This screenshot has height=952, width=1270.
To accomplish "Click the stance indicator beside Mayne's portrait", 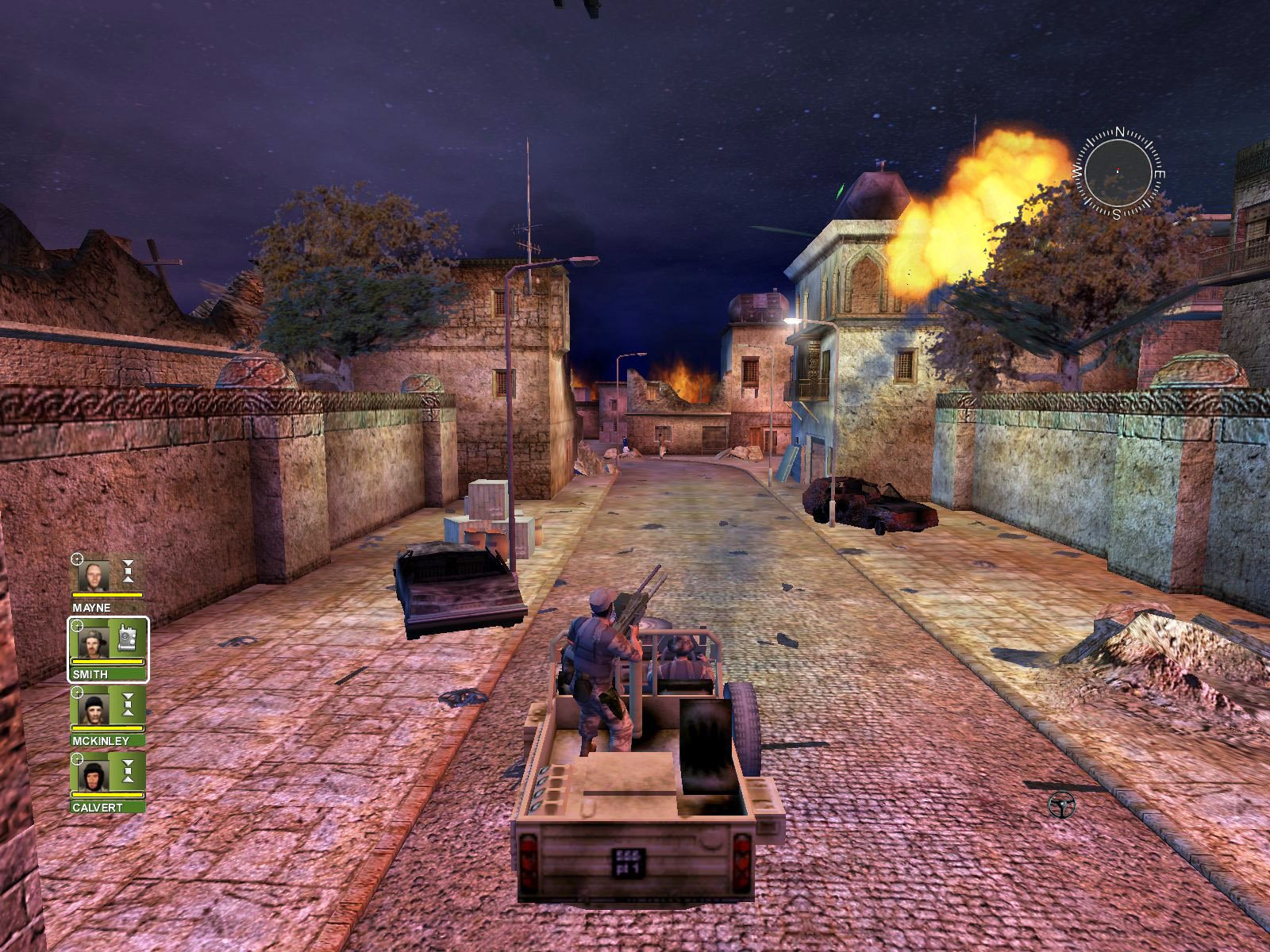I will (x=129, y=570).
